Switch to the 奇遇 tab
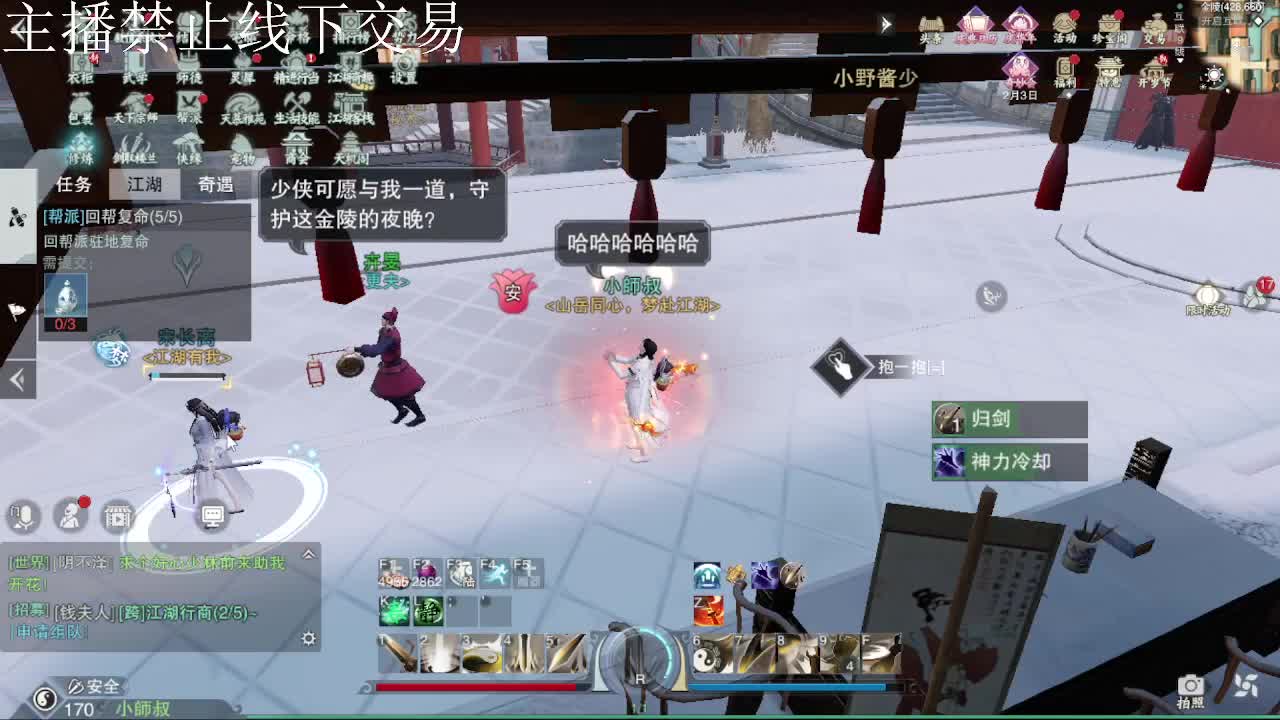Viewport: 1280px width, 720px height. [218, 185]
